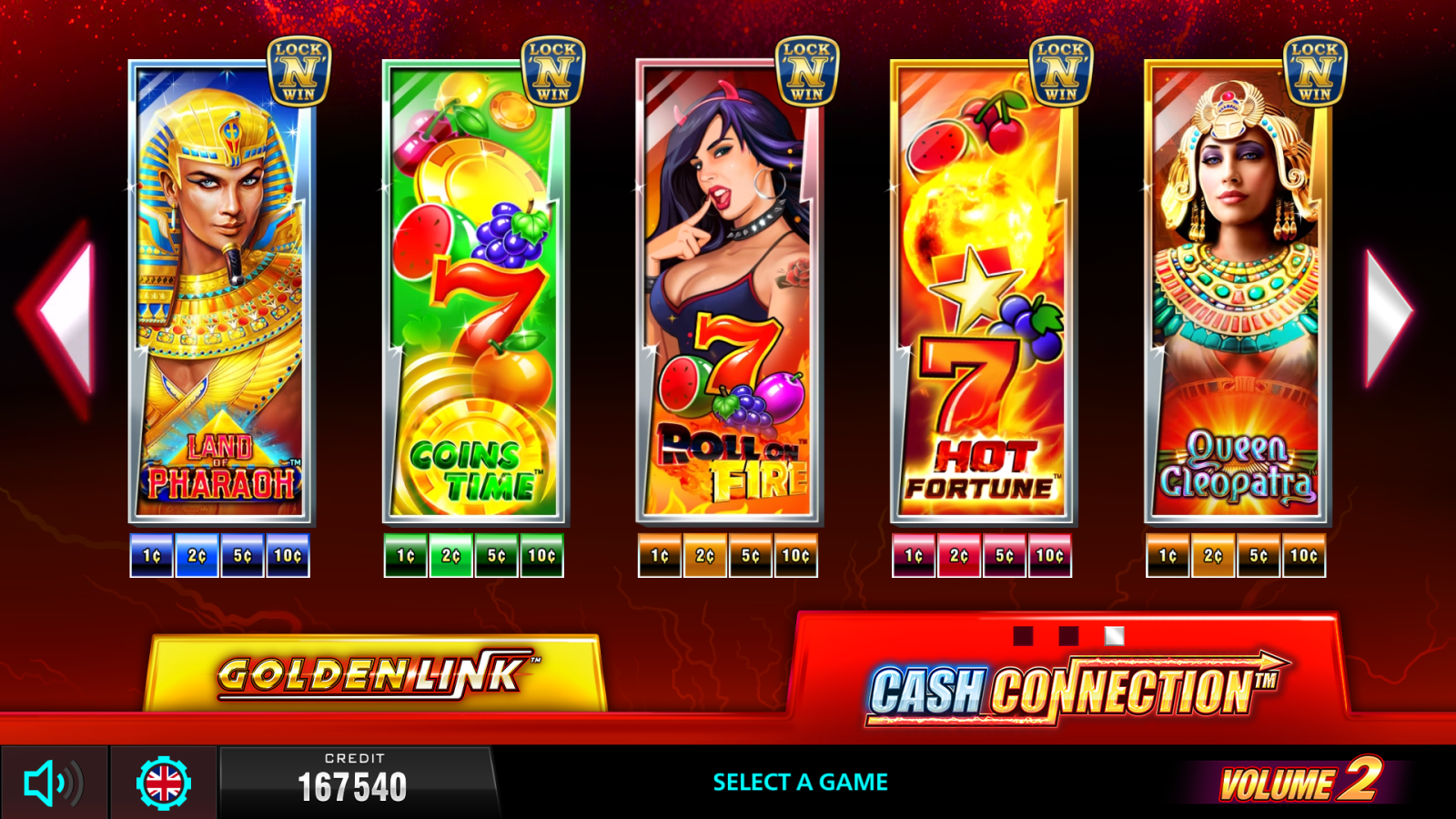Viewport: 1456px width, 819px height.
Task: Open settings with the gear icon
Action: click(162, 783)
